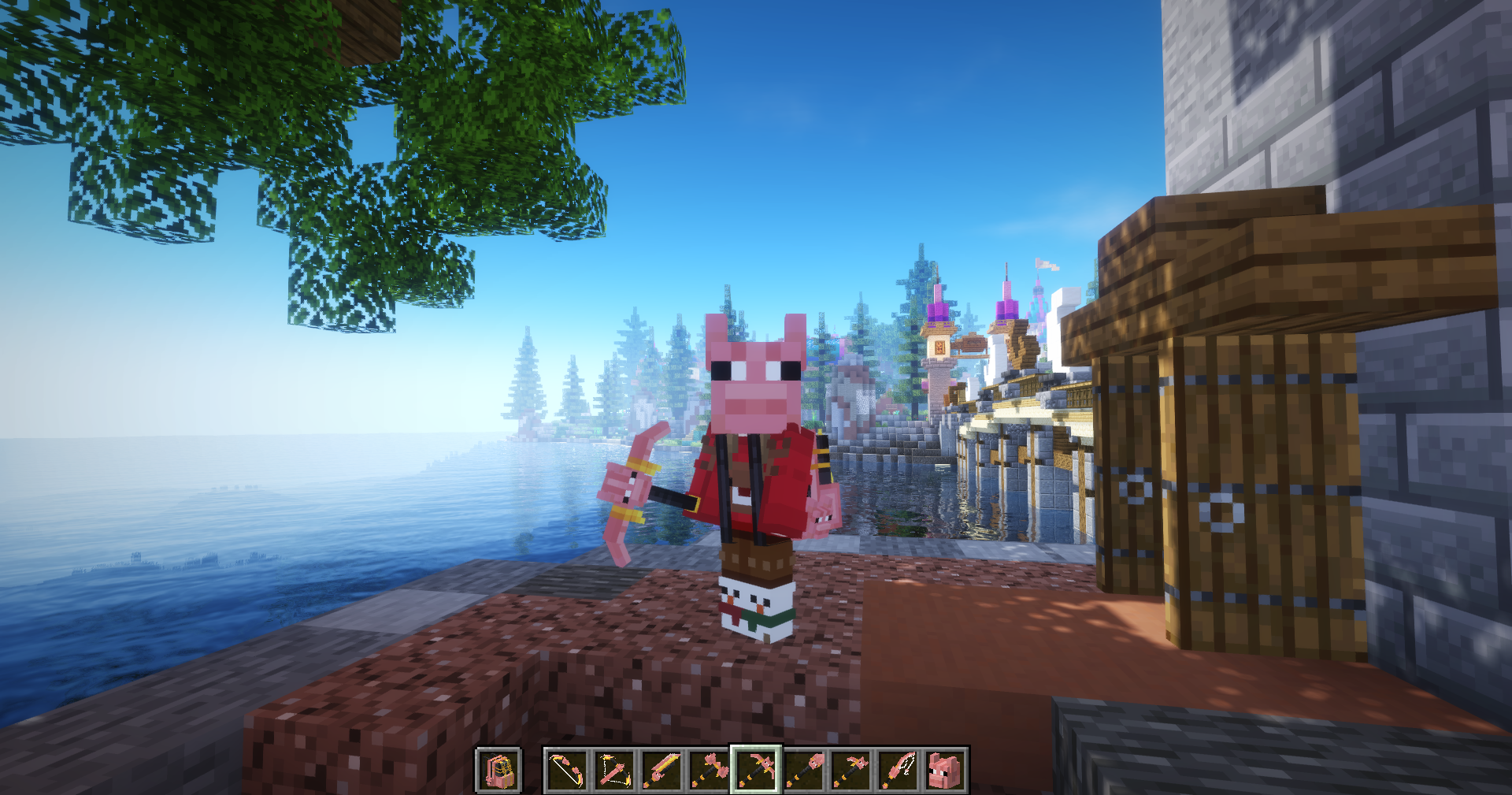Select the pig head block in the last slot
The width and height of the screenshot is (1512, 795).
coord(943,772)
